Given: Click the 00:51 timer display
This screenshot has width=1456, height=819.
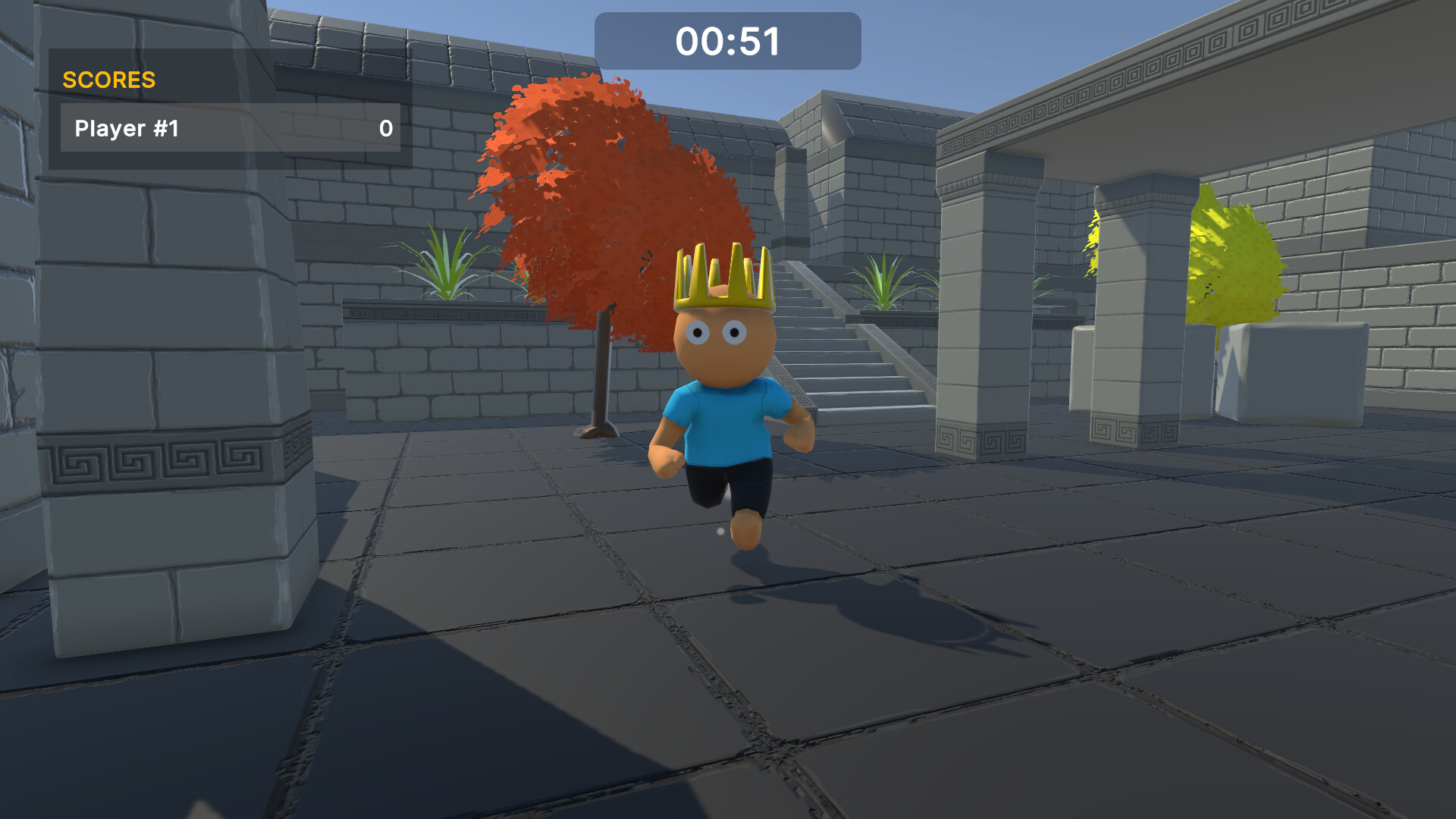Looking at the screenshot, I should click(x=728, y=42).
